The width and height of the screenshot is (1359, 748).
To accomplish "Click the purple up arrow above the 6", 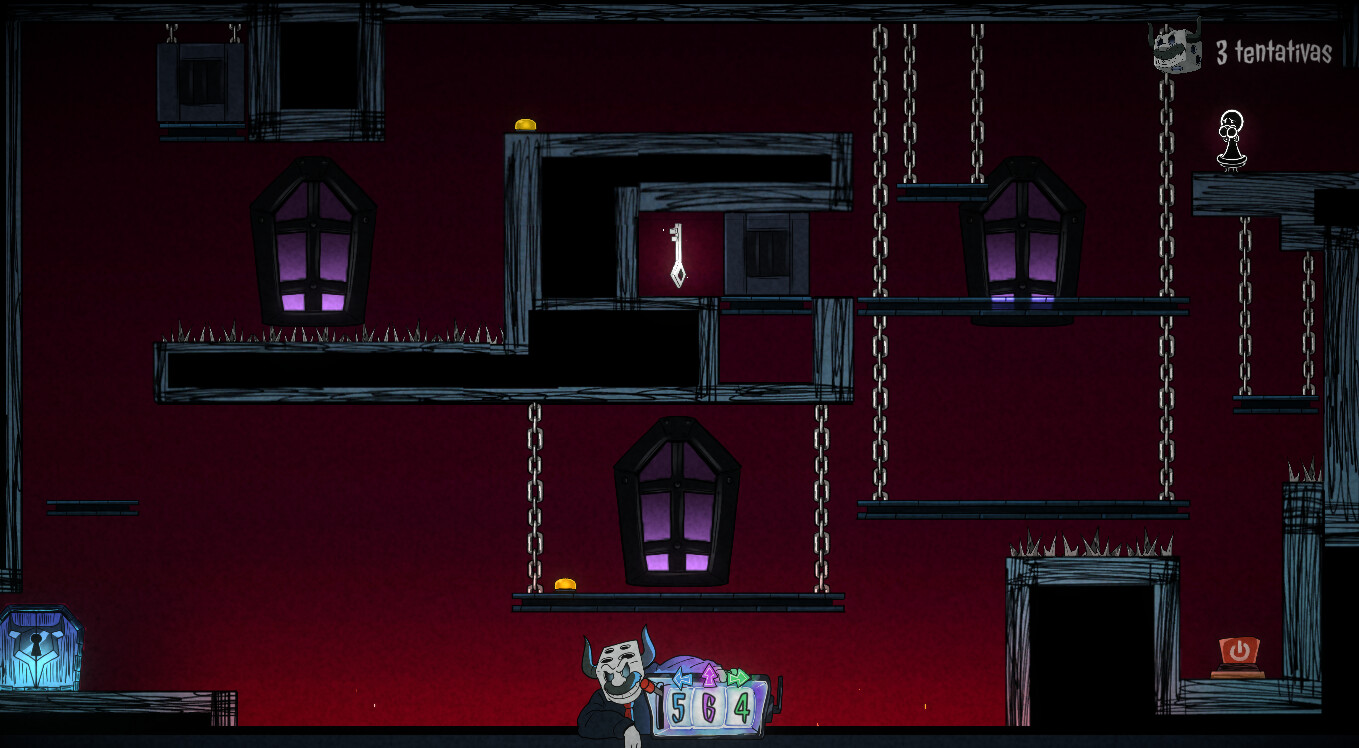I will pyautogui.click(x=709, y=674).
